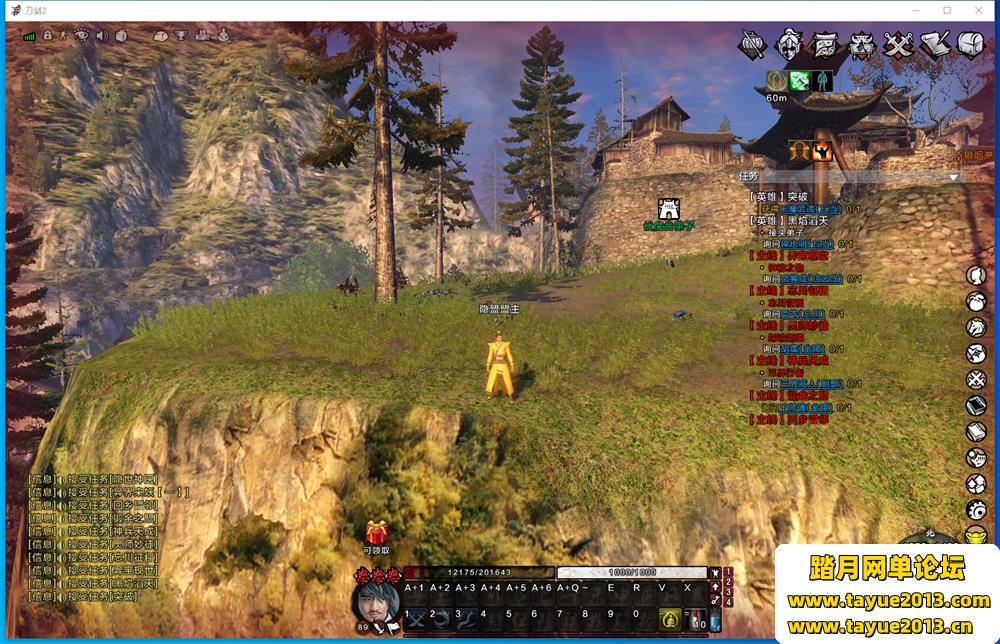Open the trophy icon in top bar
1000x644 pixels.
coord(182,36)
